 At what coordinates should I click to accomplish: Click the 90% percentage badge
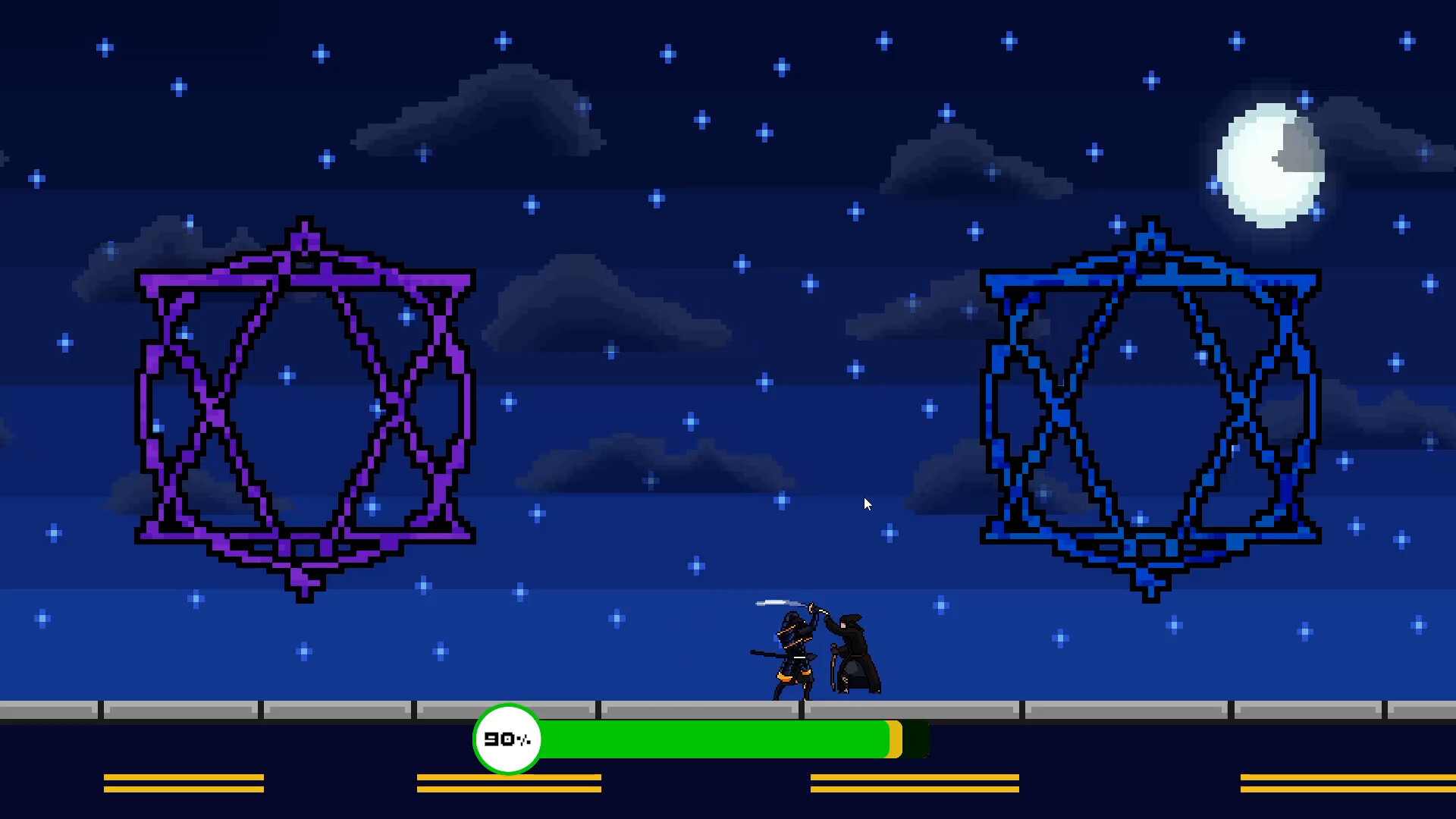507,739
